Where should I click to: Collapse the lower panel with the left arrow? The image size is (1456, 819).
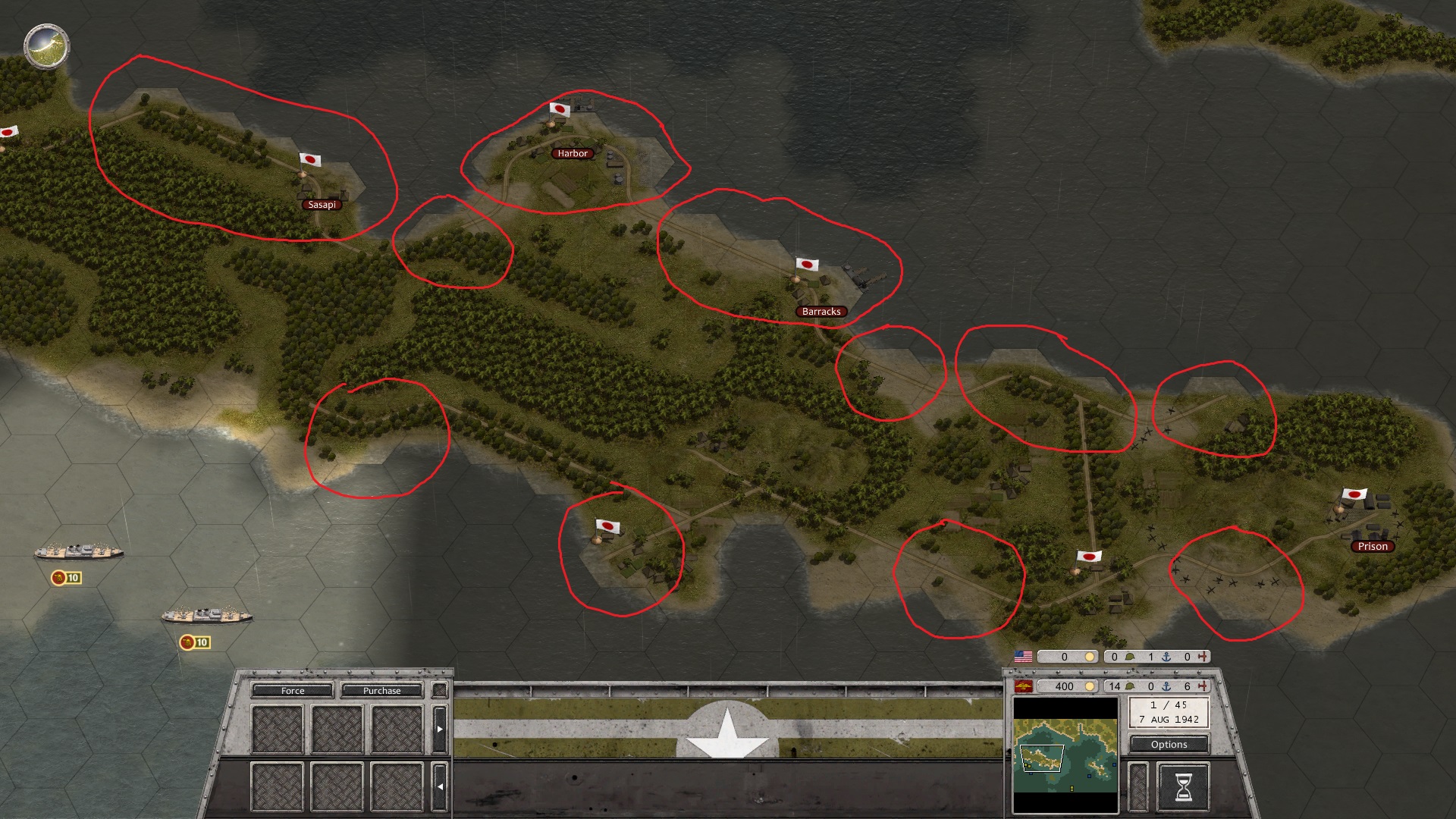[x=440, y=786]
